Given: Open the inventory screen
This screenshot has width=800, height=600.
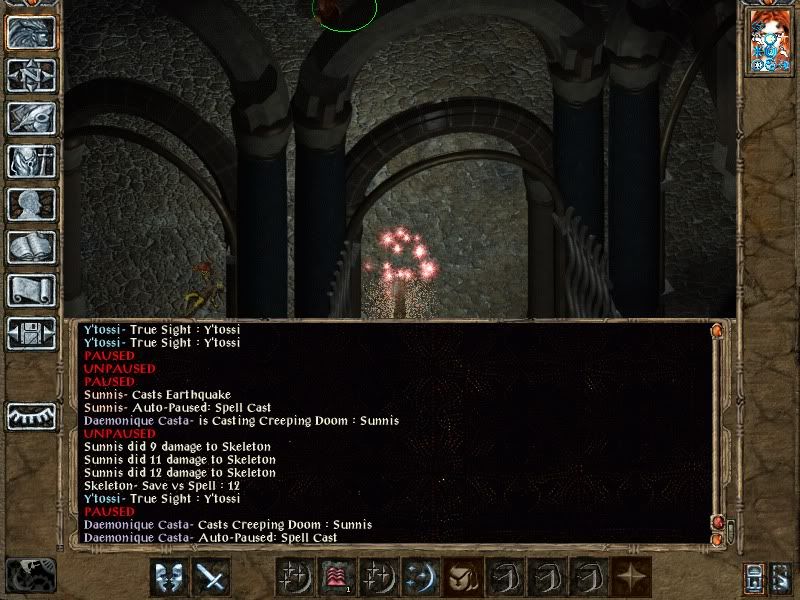Looking at the screenshot, I should pos(31,161).
